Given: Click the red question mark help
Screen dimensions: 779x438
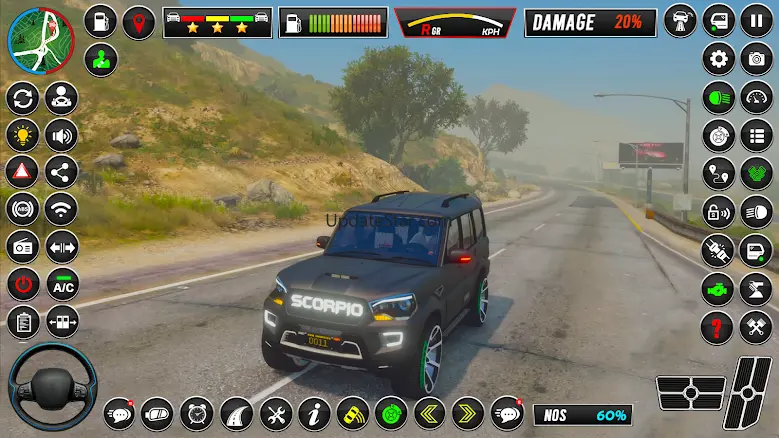Looking at the screenshot, I should [x=718, y=326].
